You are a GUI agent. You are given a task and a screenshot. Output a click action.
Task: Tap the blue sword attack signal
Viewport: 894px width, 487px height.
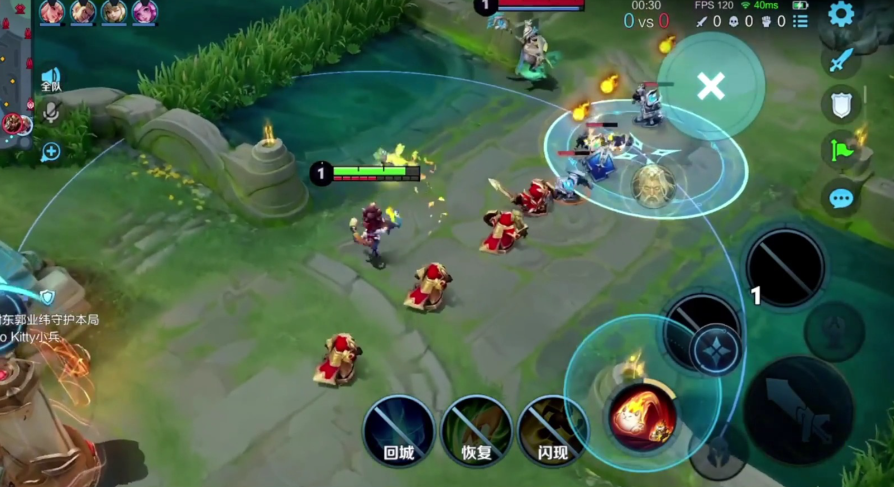pyautogui.click(x=841, y=59)
